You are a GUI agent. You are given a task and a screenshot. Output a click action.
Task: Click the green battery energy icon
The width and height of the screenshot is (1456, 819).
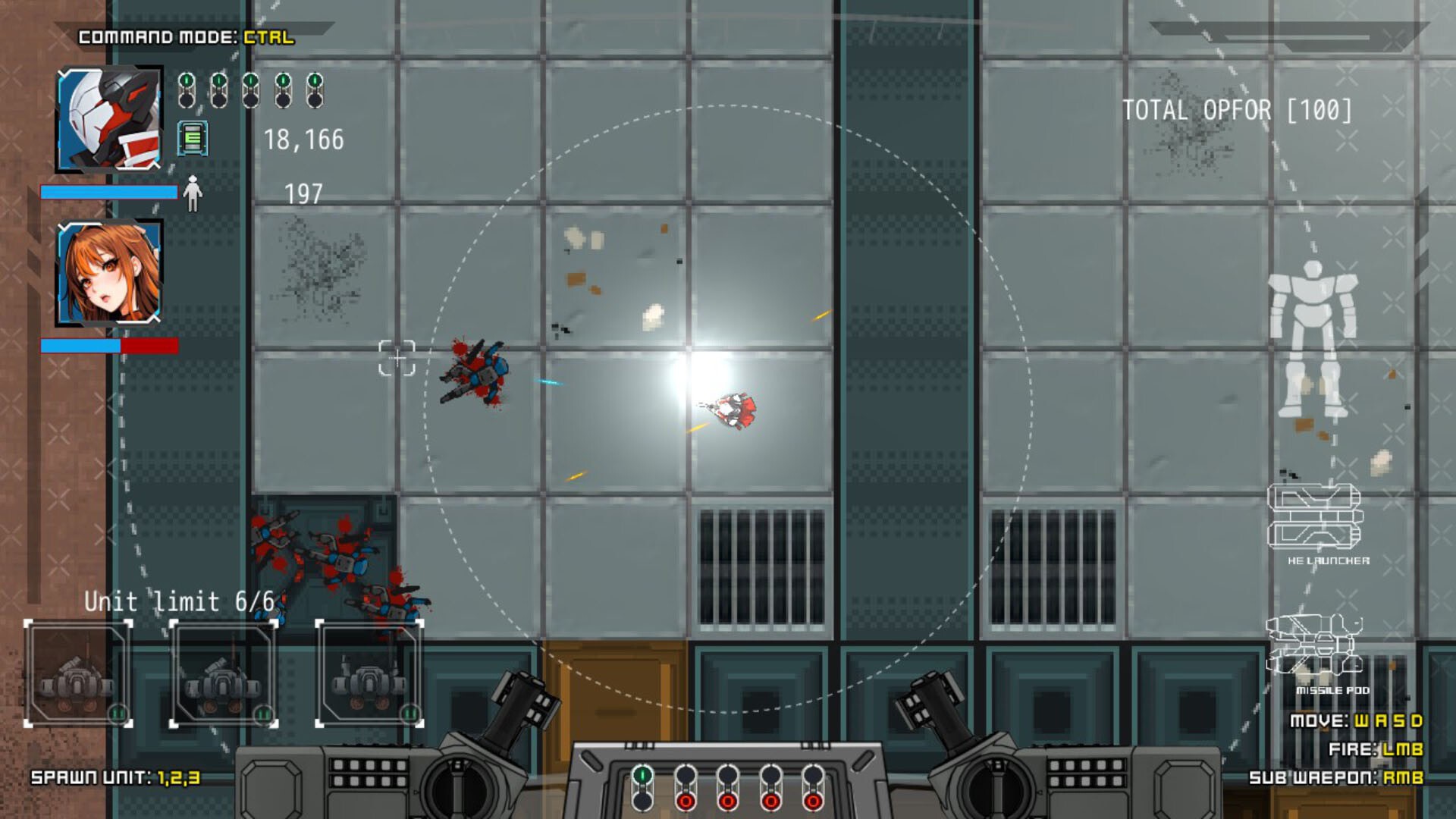[x=193, y=138]
